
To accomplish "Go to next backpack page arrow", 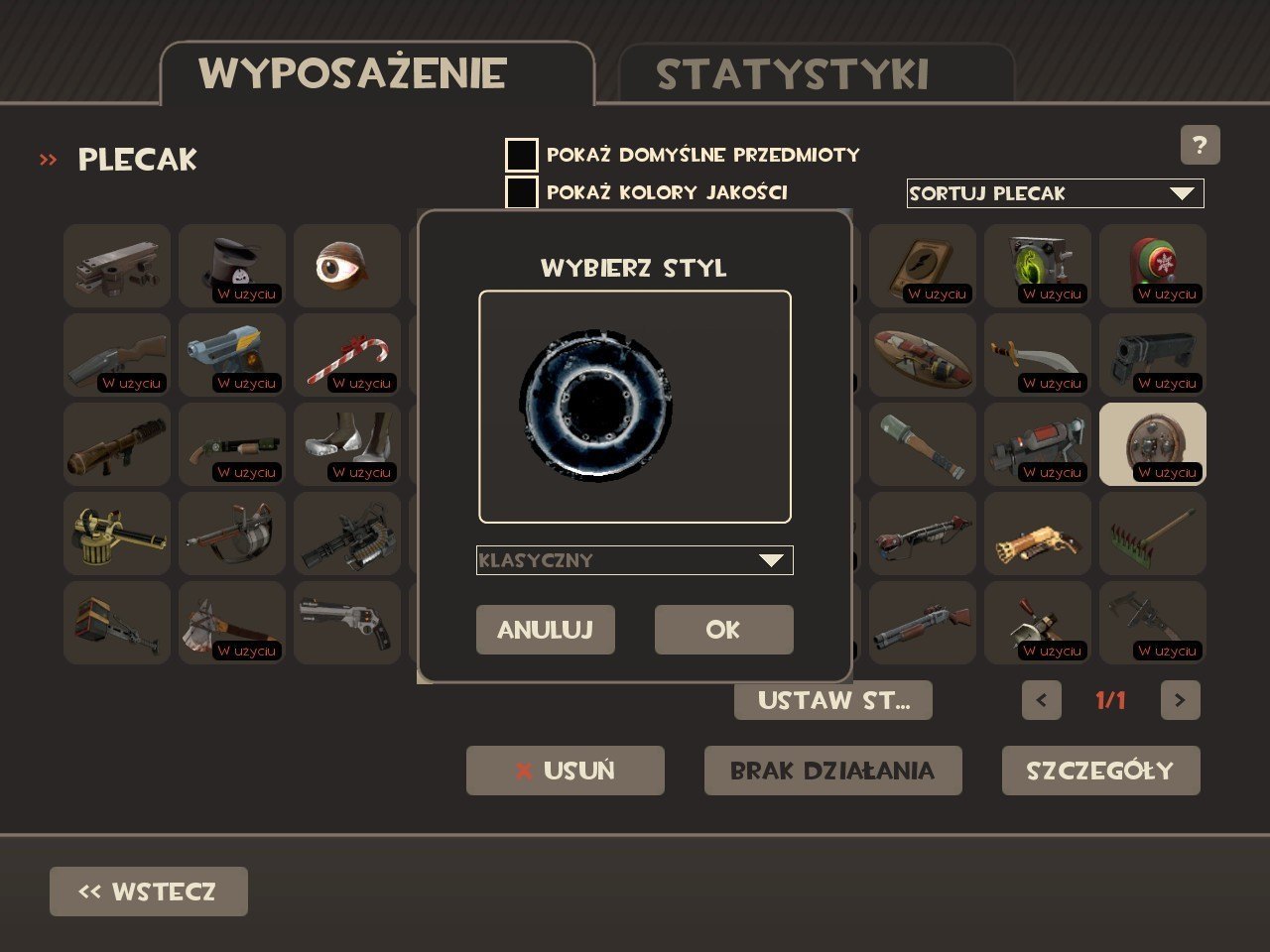I will (x=1180, y=700).
